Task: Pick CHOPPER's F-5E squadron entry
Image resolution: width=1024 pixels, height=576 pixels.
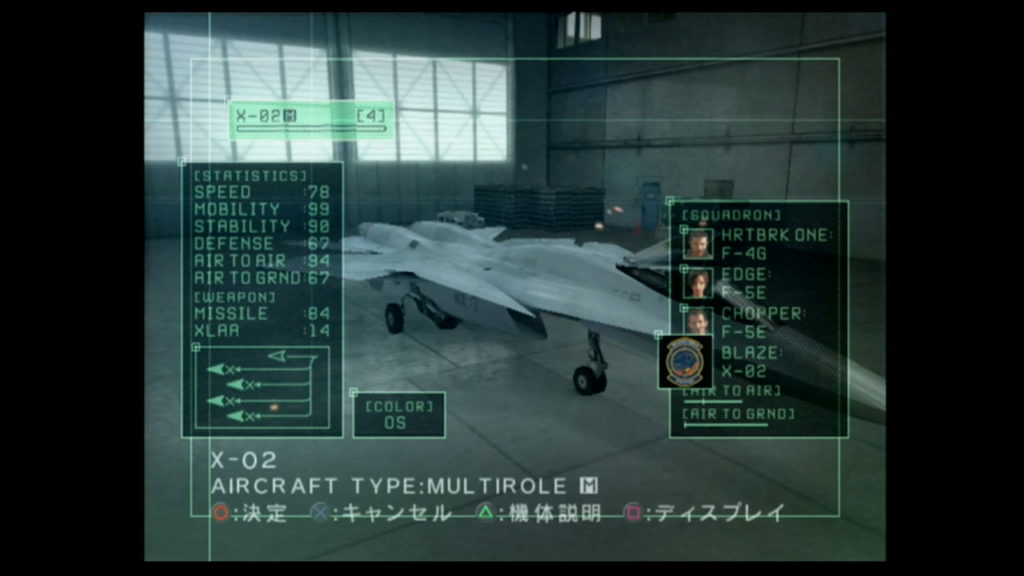Action: tap(758, 322)
